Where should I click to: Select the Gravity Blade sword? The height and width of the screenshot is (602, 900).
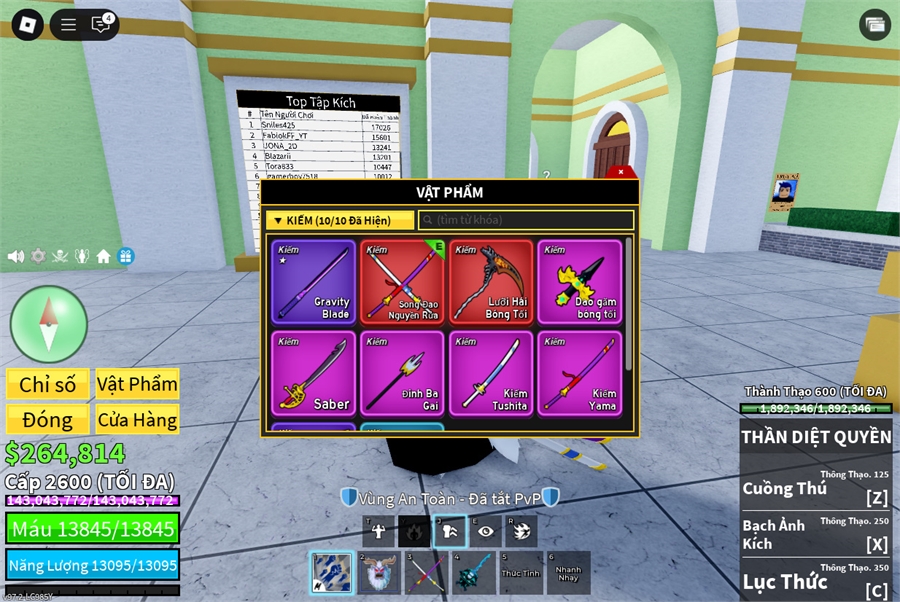[313, 282]
